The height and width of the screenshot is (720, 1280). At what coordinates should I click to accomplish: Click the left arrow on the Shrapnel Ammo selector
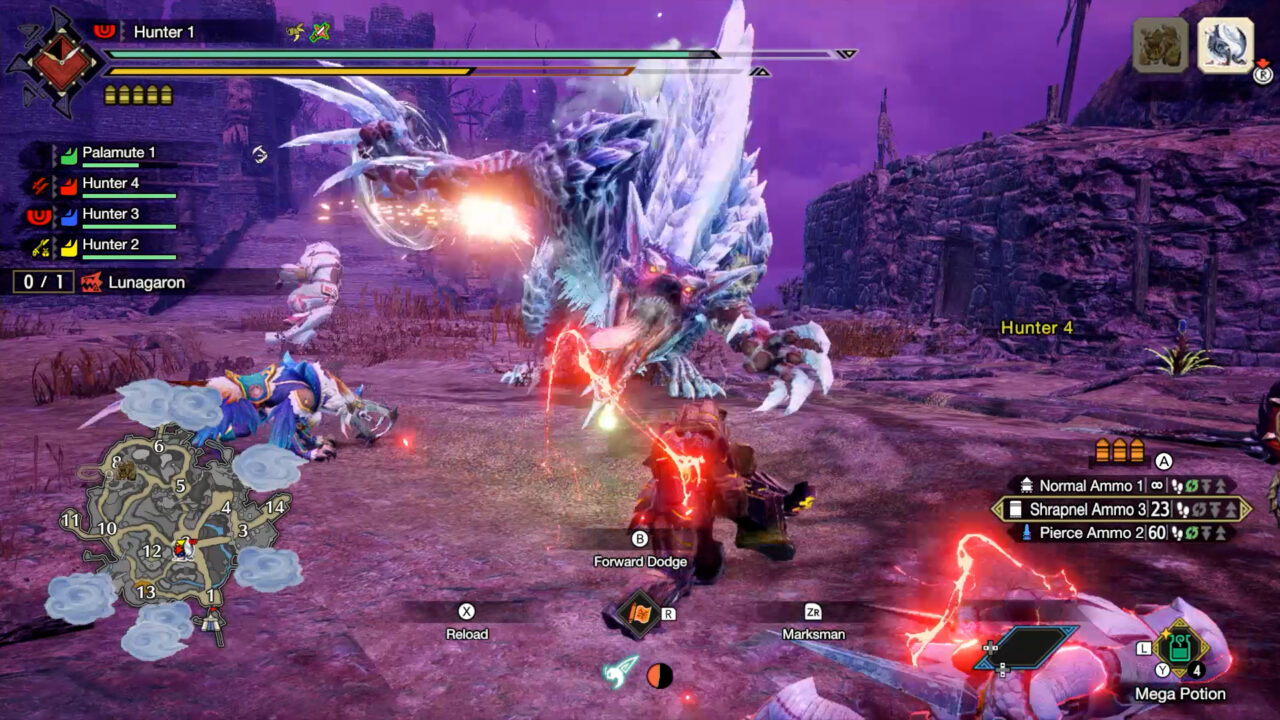pos(997,509)
